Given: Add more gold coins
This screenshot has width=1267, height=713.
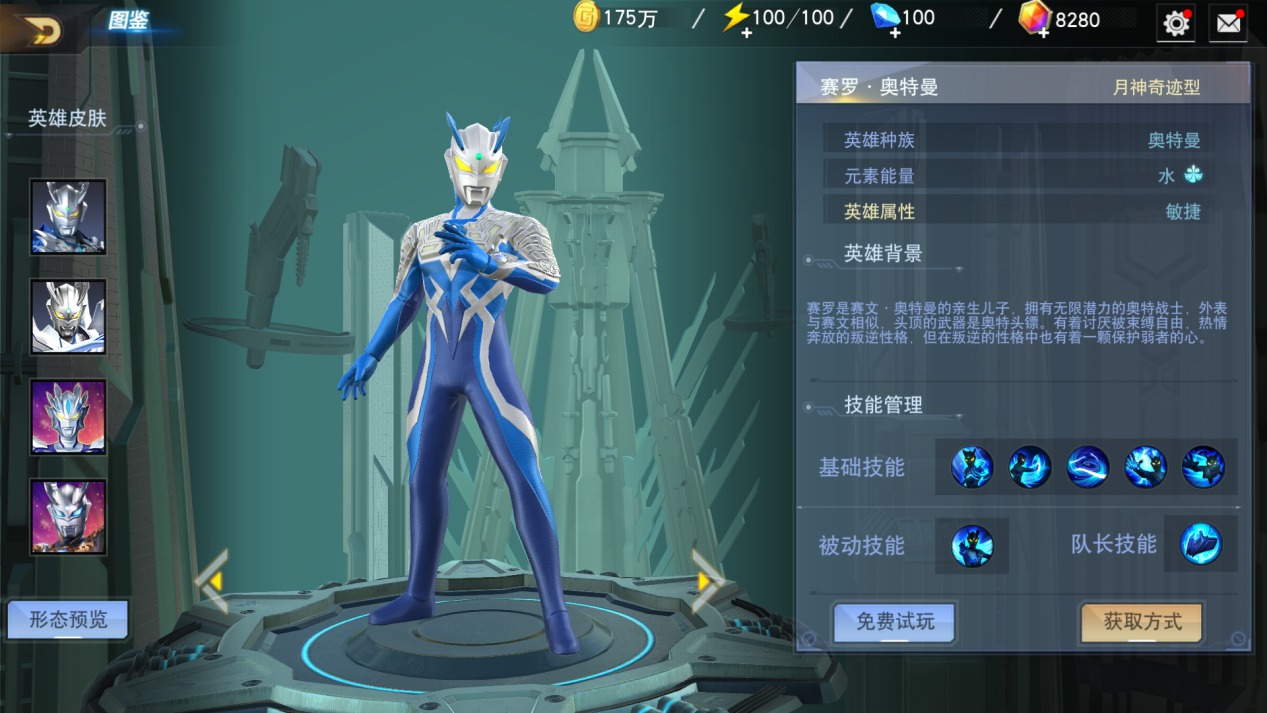Looking at the screenshot, I should tap(587, 18).
